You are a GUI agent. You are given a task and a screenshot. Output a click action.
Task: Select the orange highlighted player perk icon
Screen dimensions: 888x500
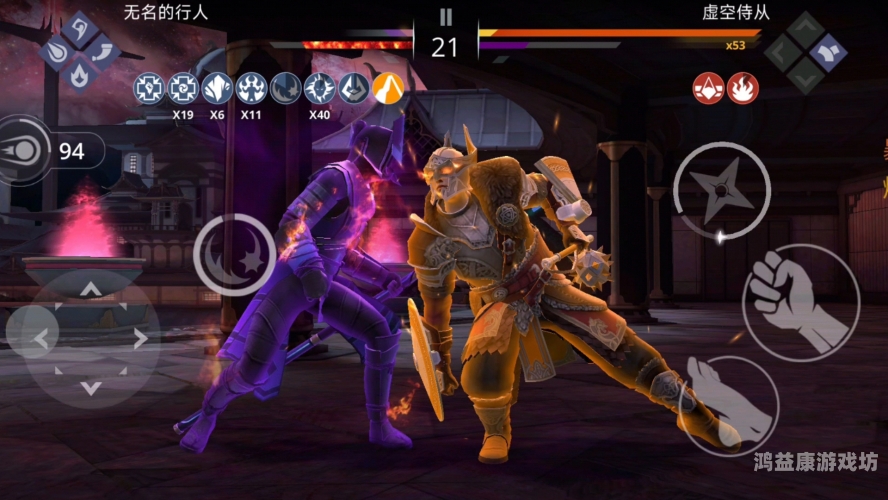(388, 89)
